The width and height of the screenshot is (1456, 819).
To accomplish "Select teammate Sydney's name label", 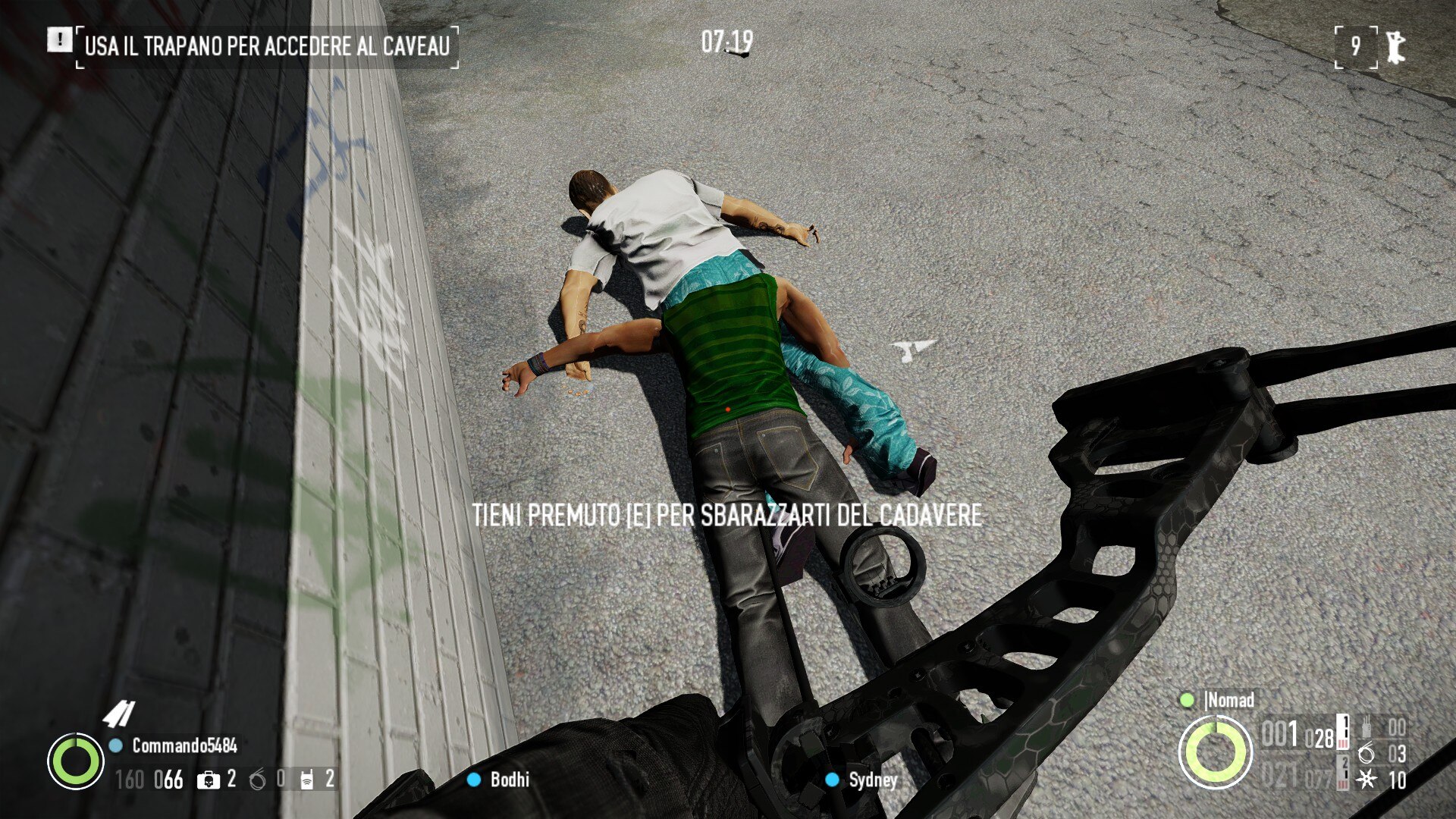I will click(x=873, y=780).
